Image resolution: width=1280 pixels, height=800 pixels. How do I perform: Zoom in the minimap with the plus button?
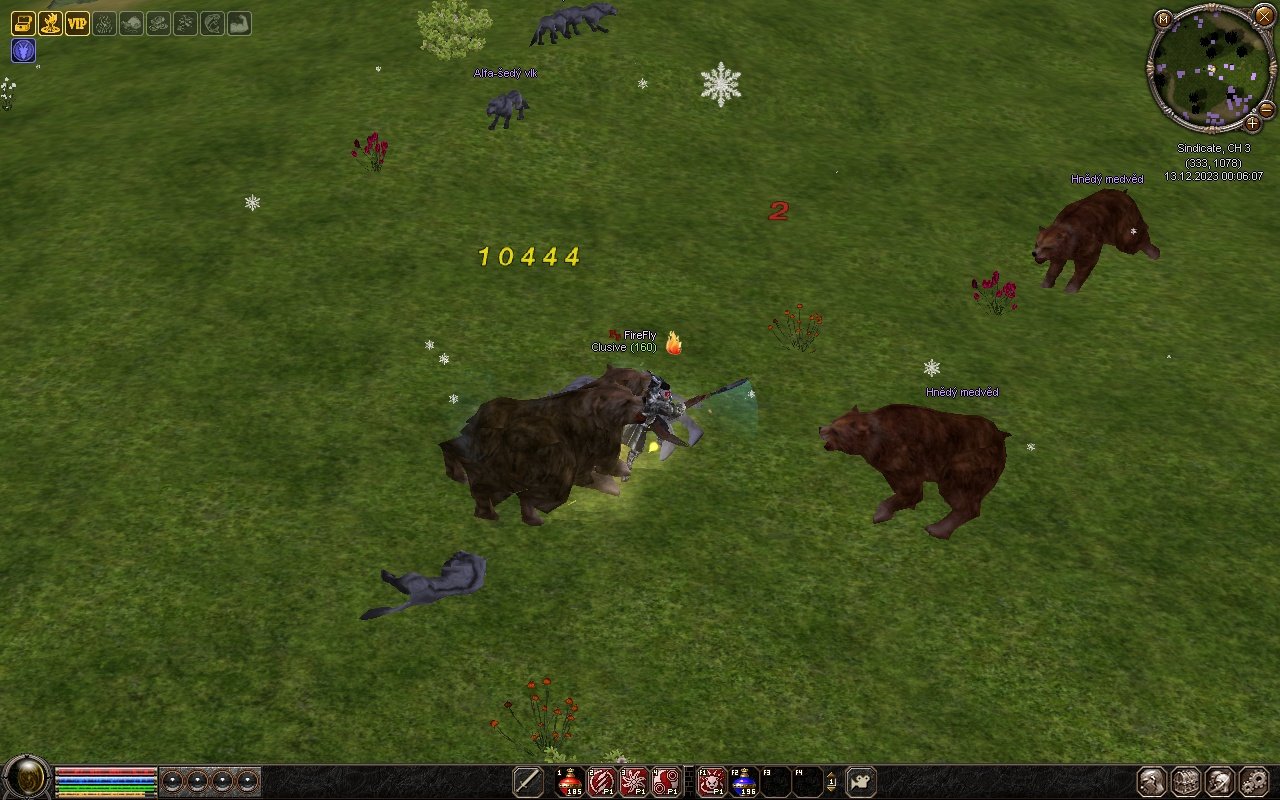coord(1252,123)
